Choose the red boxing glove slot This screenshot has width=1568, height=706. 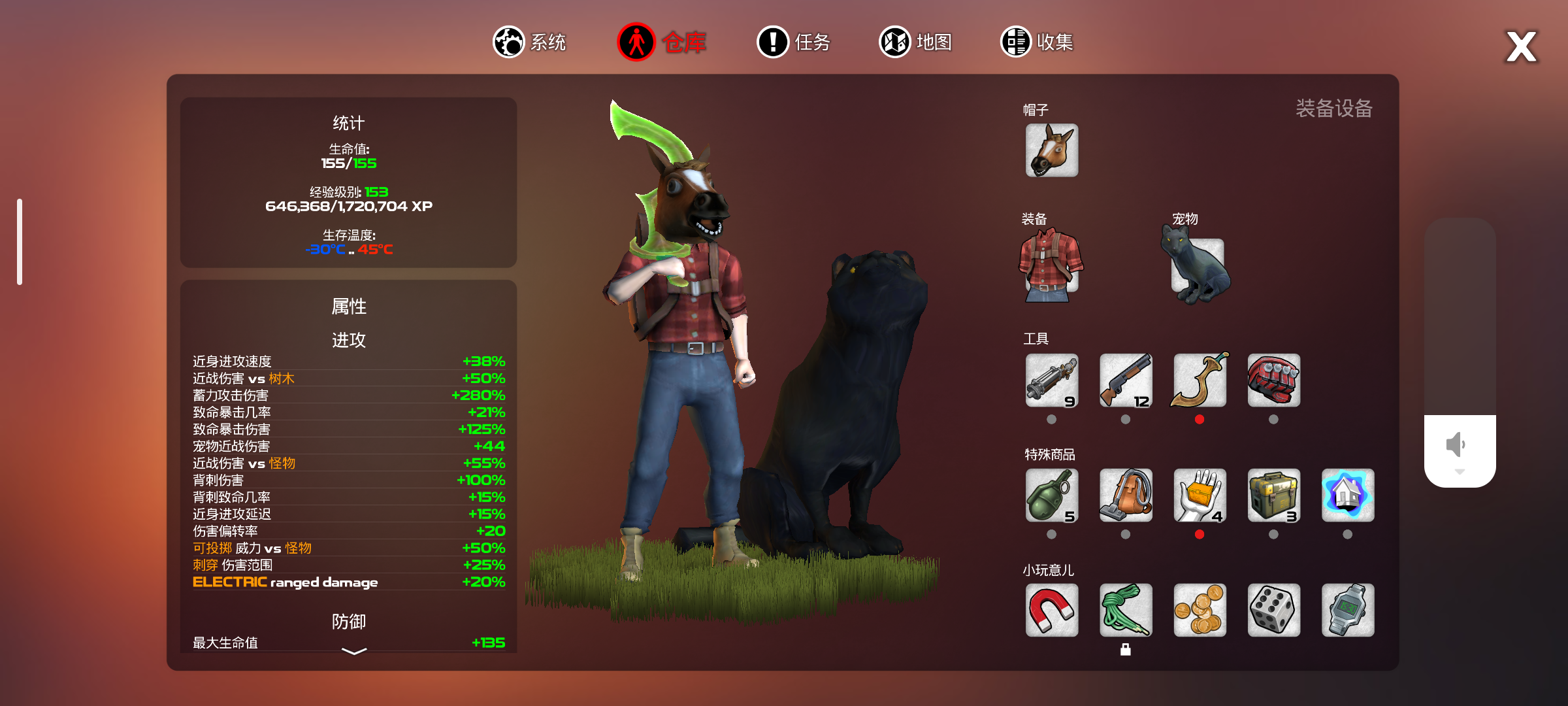pyautogui.click(x=1273, y=380)
